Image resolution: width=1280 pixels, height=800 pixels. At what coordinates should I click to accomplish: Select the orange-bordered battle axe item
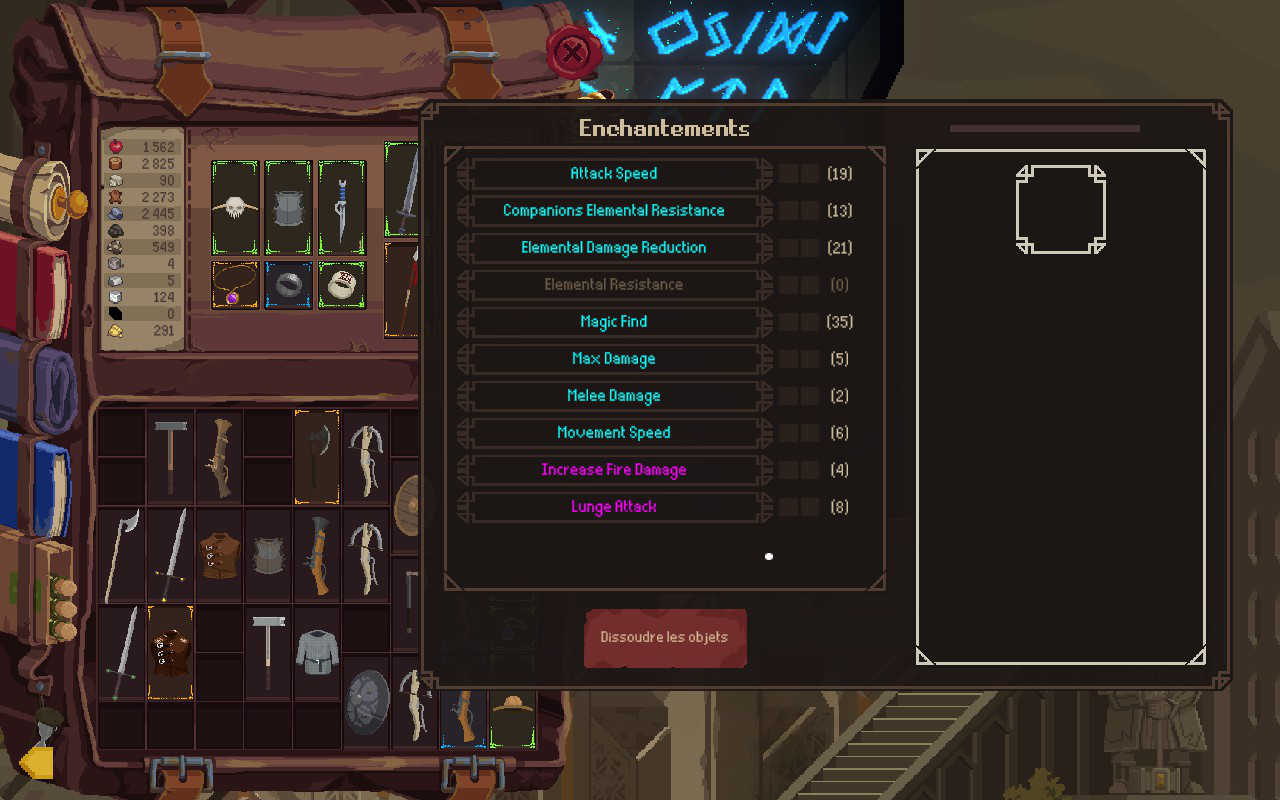316,456
